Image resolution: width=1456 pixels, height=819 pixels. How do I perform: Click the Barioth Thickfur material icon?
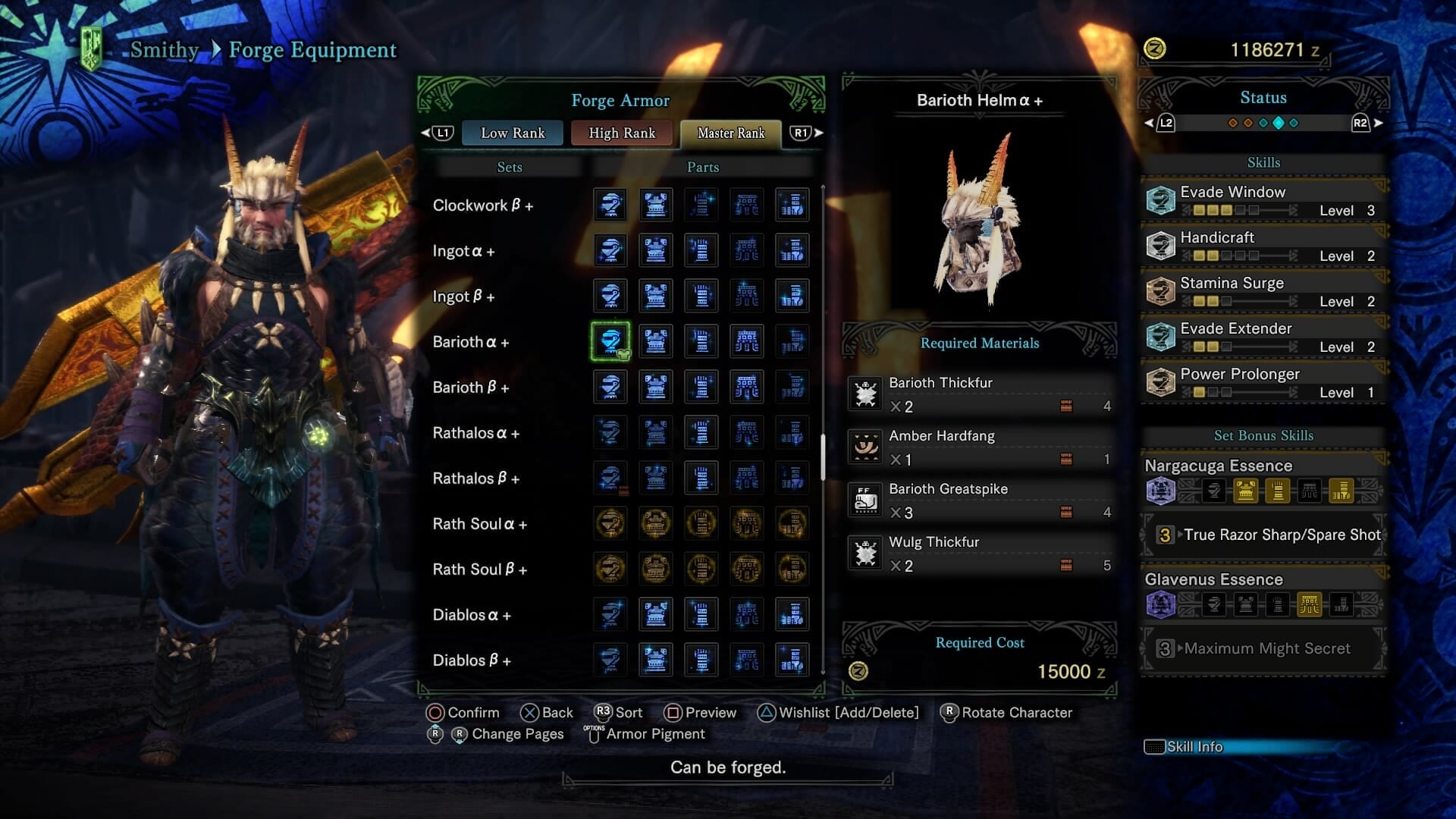tap(864, 394)
